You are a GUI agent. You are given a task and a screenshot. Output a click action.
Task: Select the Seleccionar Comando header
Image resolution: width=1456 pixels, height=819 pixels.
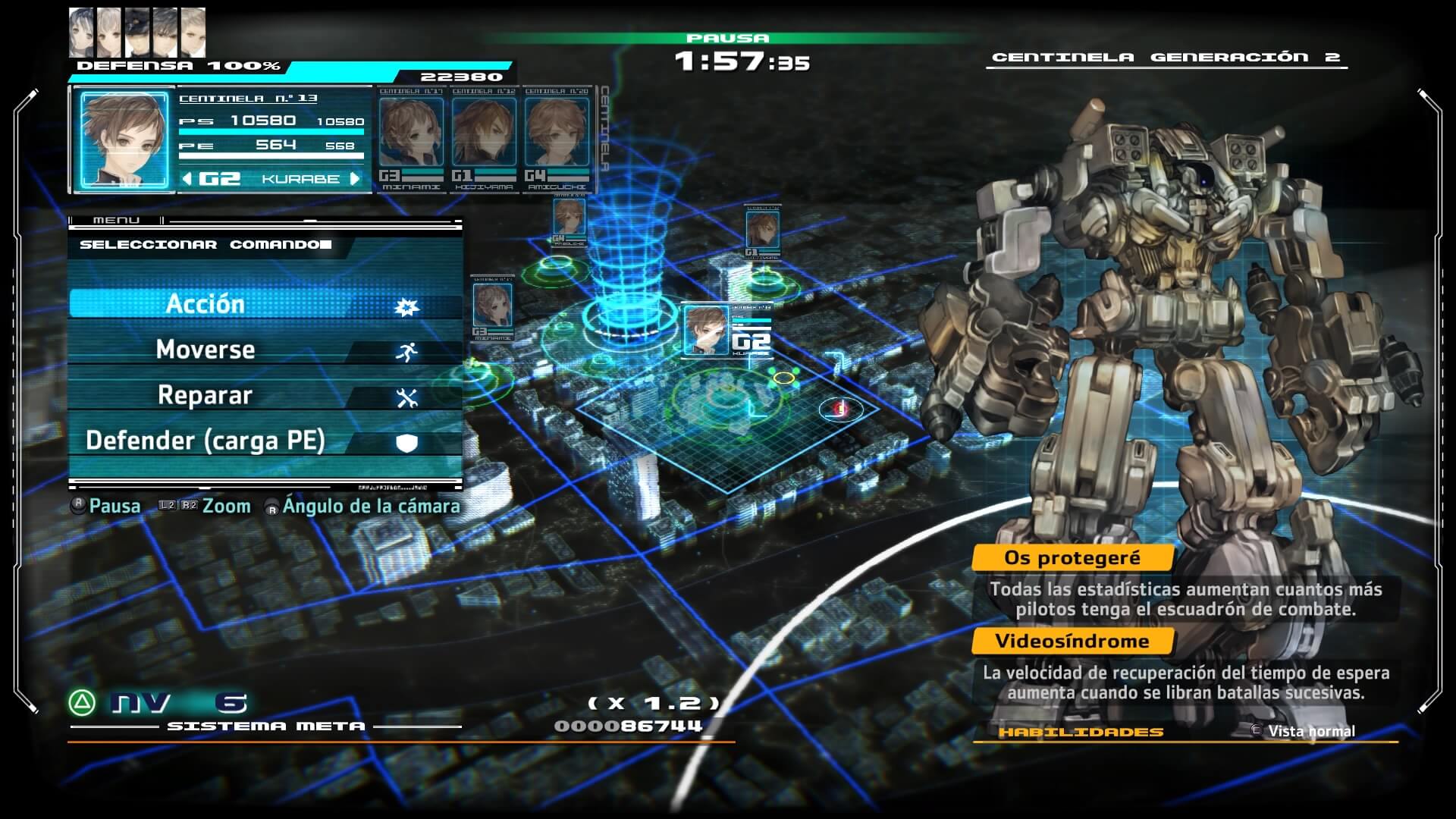point(203,245)
